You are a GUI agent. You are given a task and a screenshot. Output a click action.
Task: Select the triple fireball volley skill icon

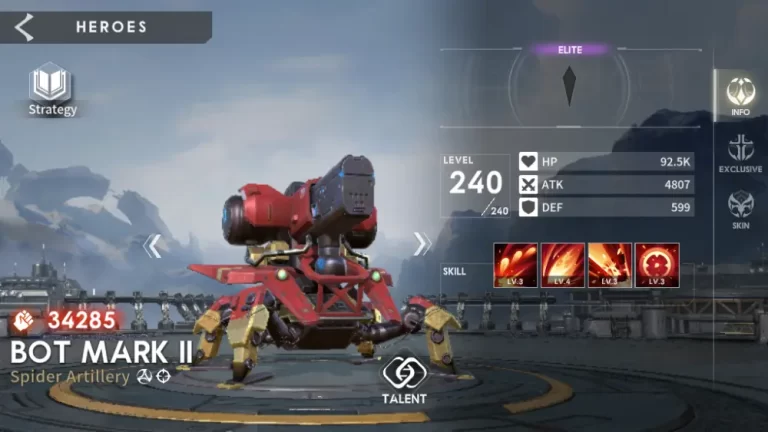point(516,265)
